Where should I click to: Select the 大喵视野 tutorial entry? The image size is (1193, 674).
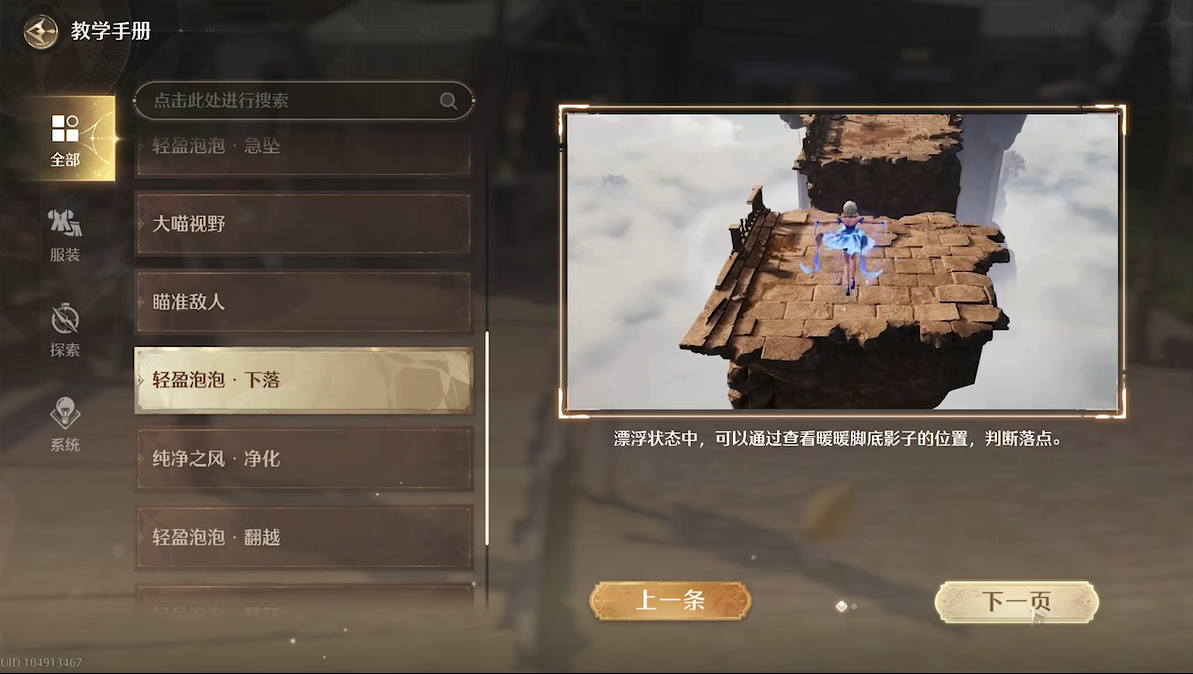coord(303,224)
